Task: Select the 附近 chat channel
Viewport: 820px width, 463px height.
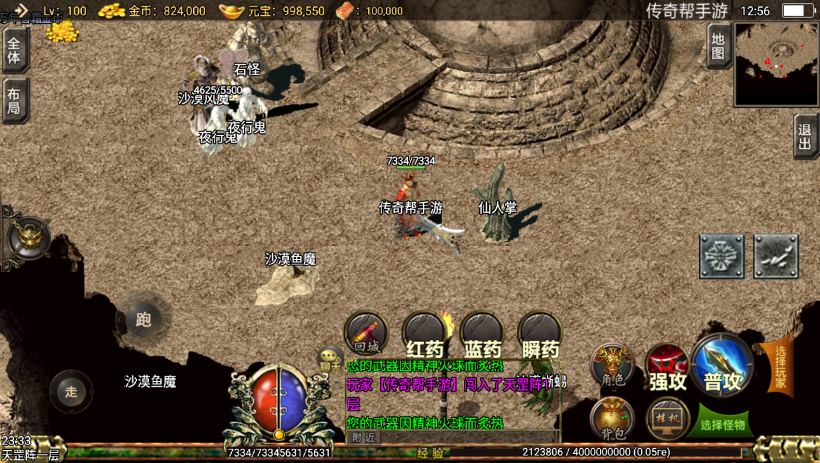Action: click(x=364, y=437)
